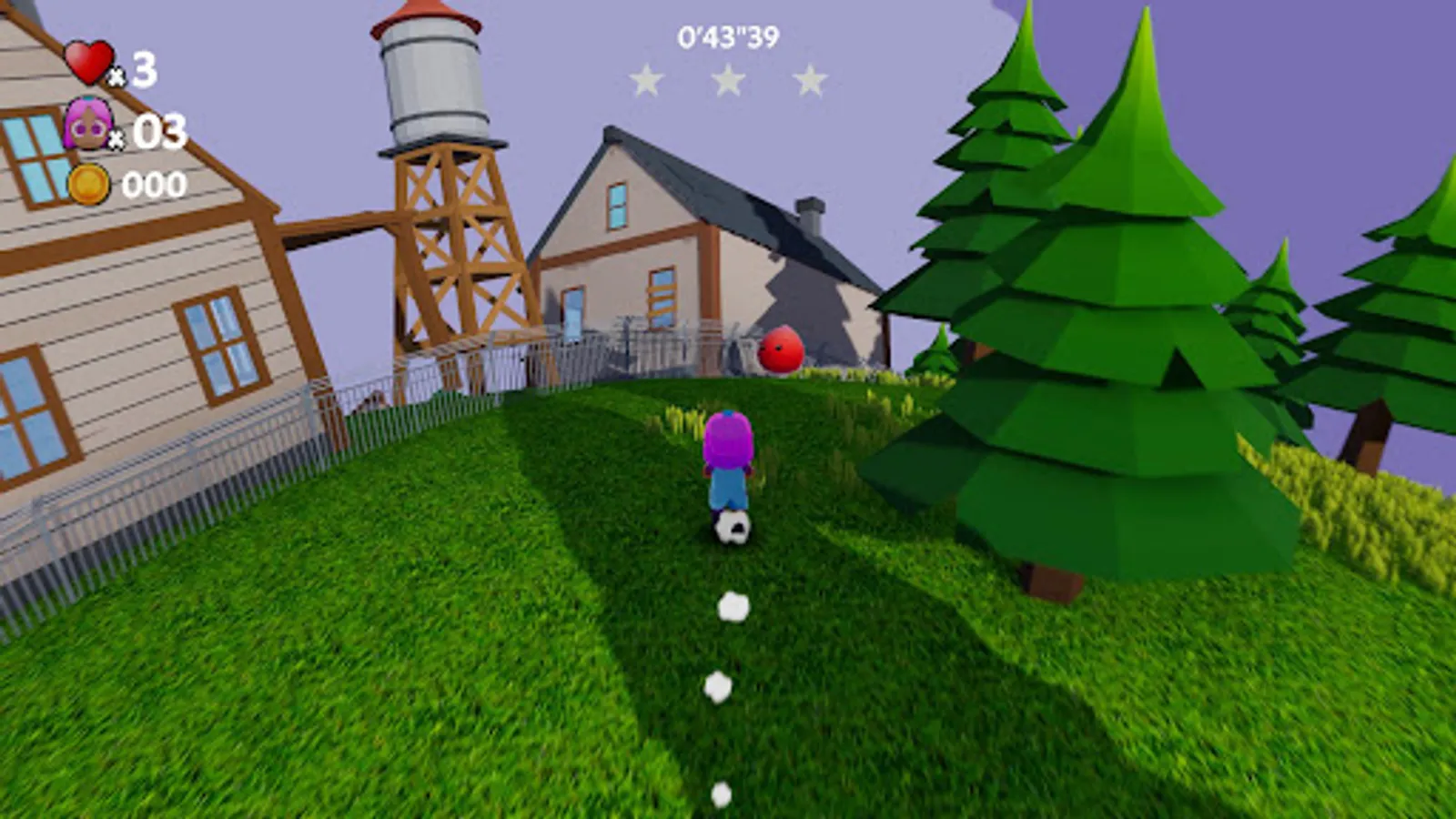The height and width of the screenshot is (819, 1456).
Task: Click the gold coin counter icon
Action: 88,185
